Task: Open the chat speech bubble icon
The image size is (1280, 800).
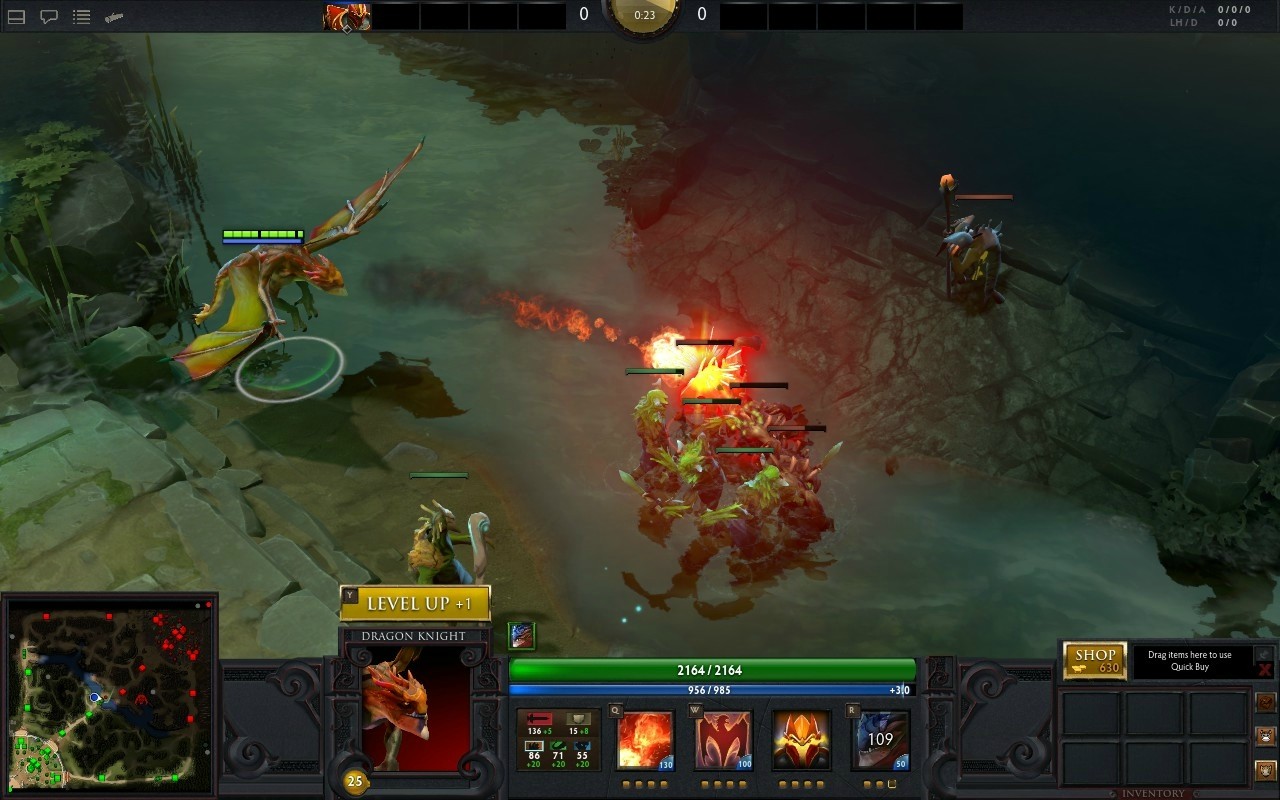Action: (x=48, y=17)
